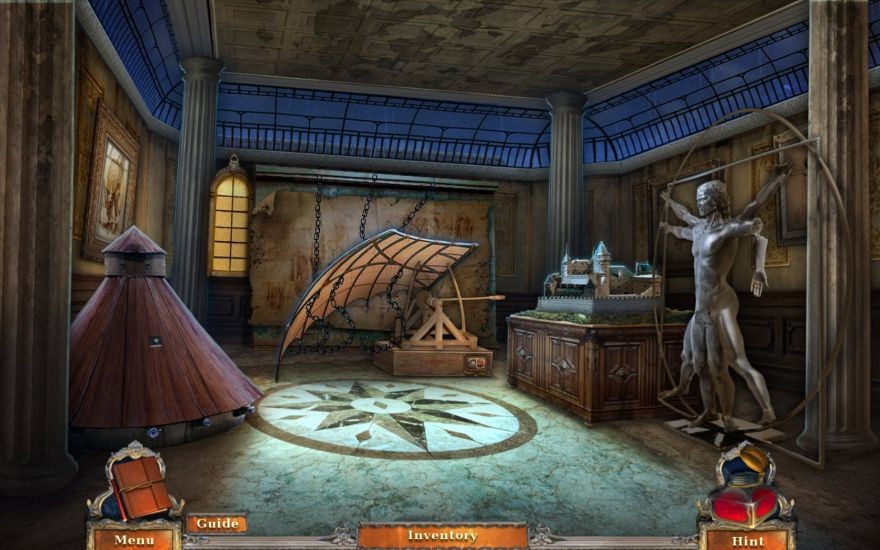Open the Menu button
880x550 pixels.
[133, 540]
